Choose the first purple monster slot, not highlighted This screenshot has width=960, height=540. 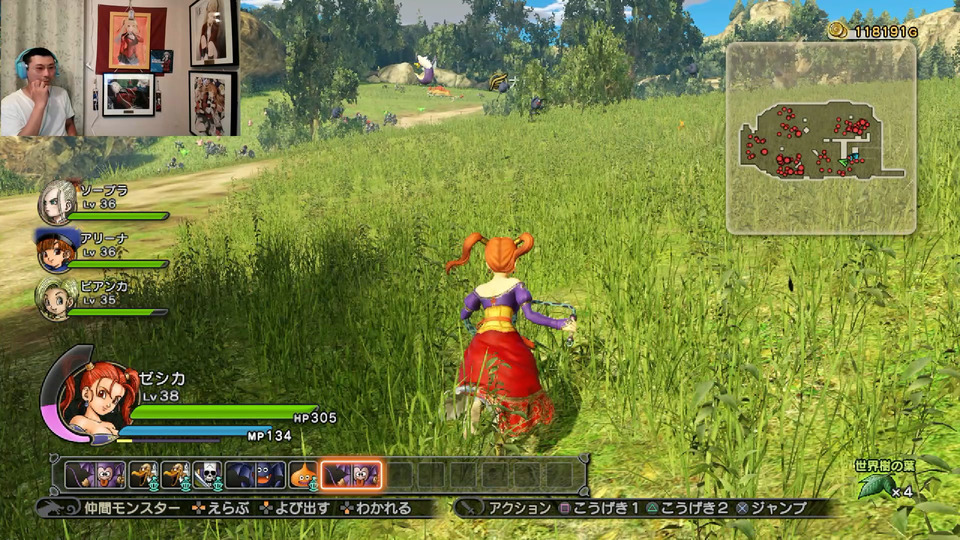coord(96,474)
